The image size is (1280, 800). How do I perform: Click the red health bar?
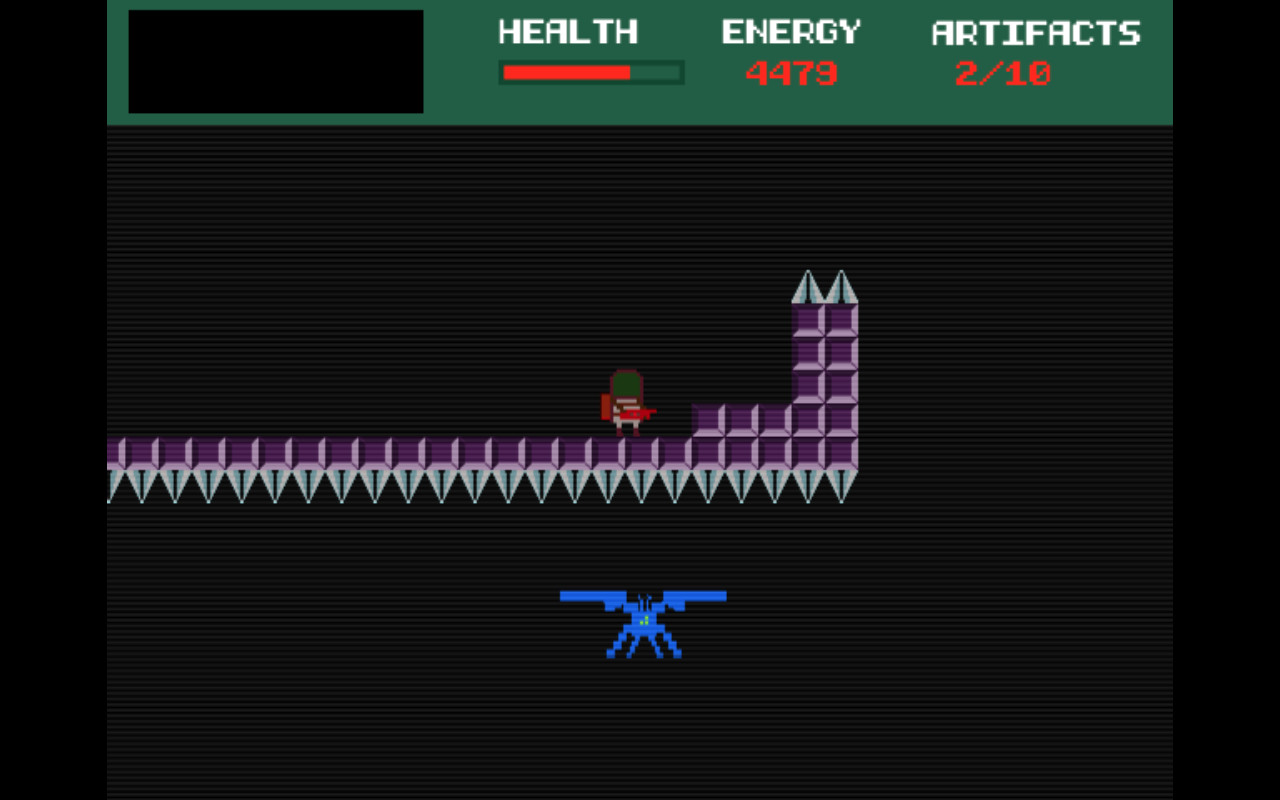(x=565, y=72)
